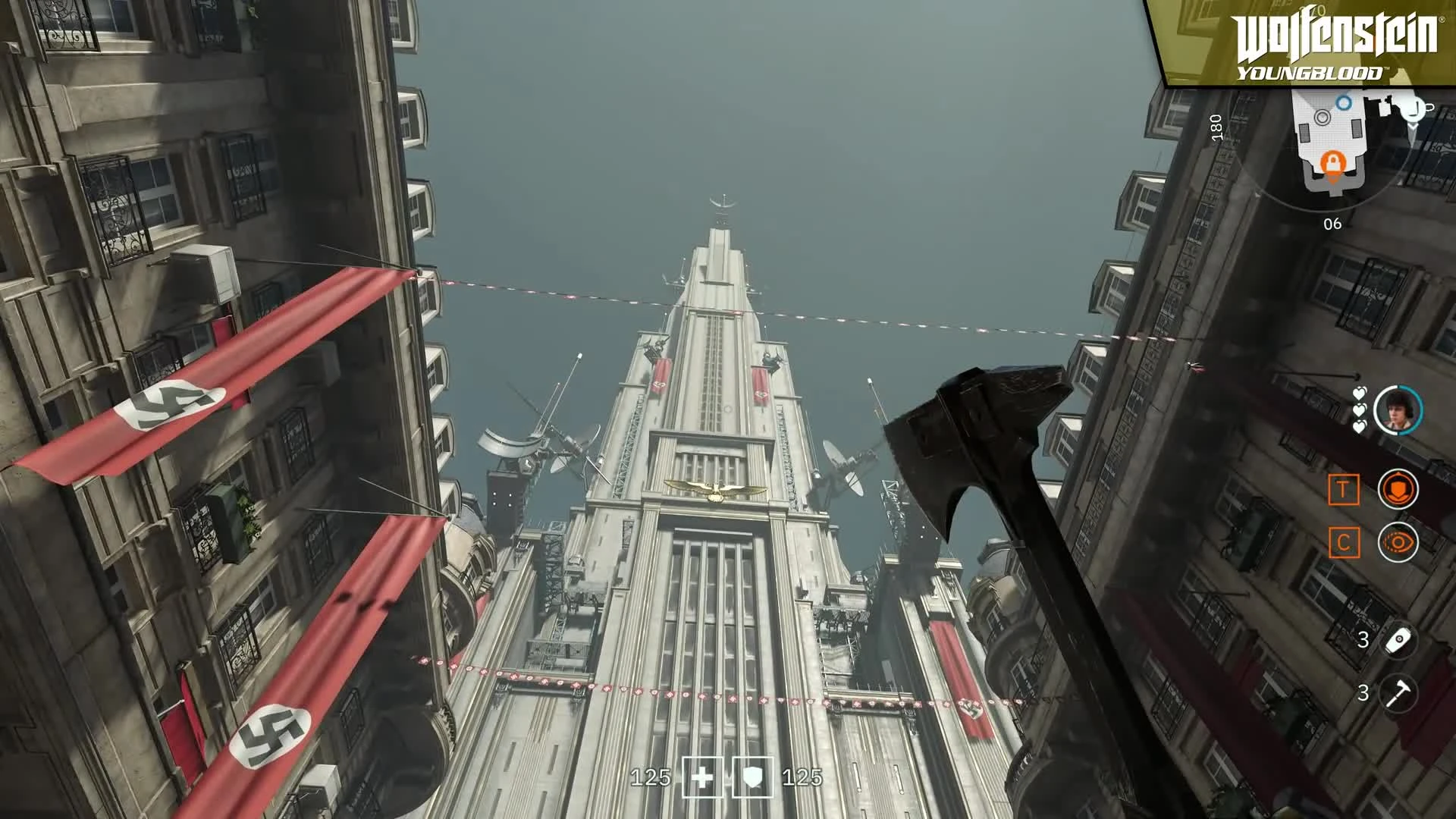
Task: Click the left health counter showing 125
Action: (652, 777)
